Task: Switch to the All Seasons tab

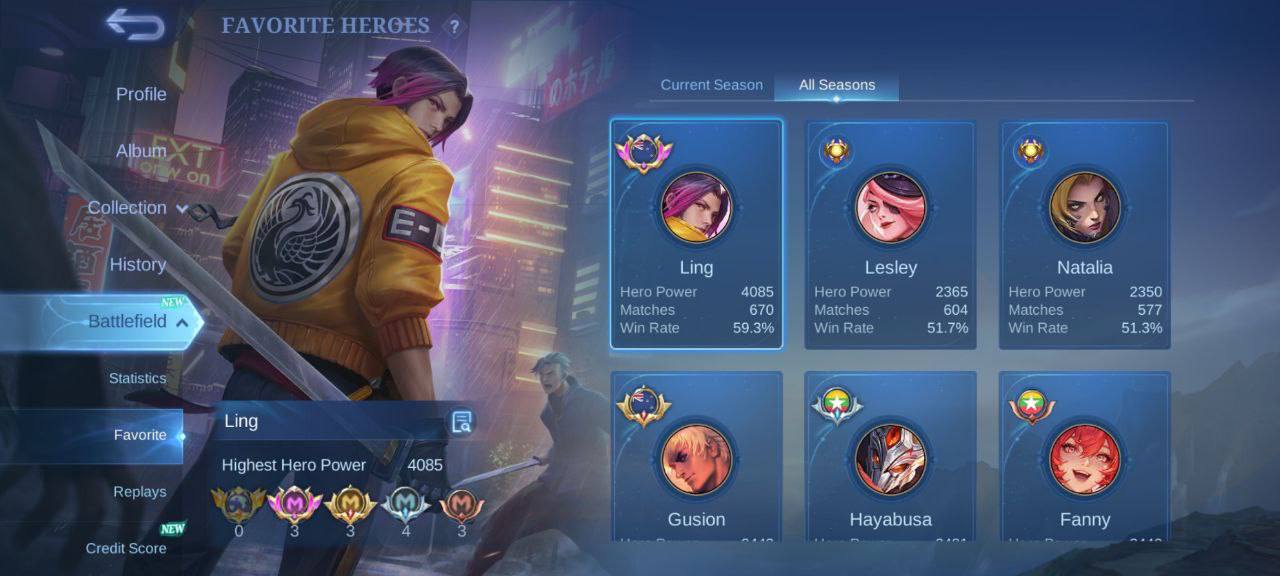Action: 837,85
